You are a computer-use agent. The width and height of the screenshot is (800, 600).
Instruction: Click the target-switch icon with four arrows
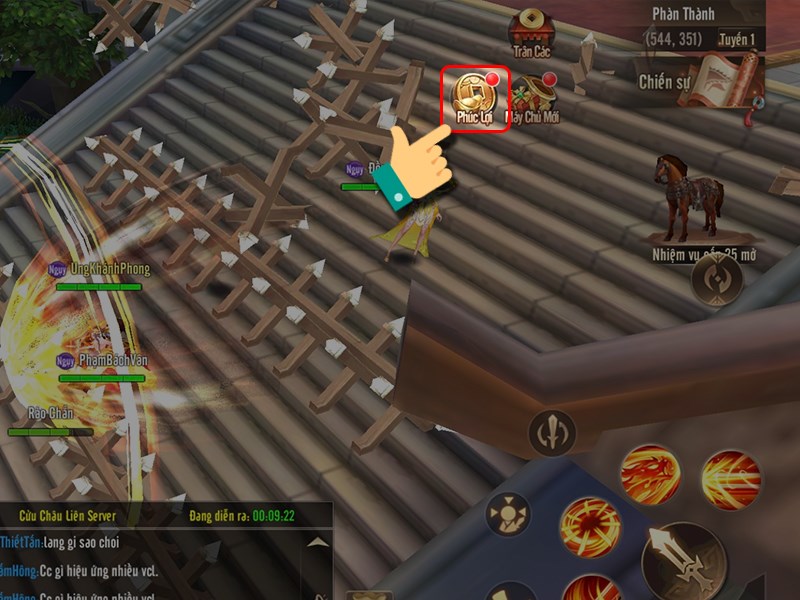point(508,517)
